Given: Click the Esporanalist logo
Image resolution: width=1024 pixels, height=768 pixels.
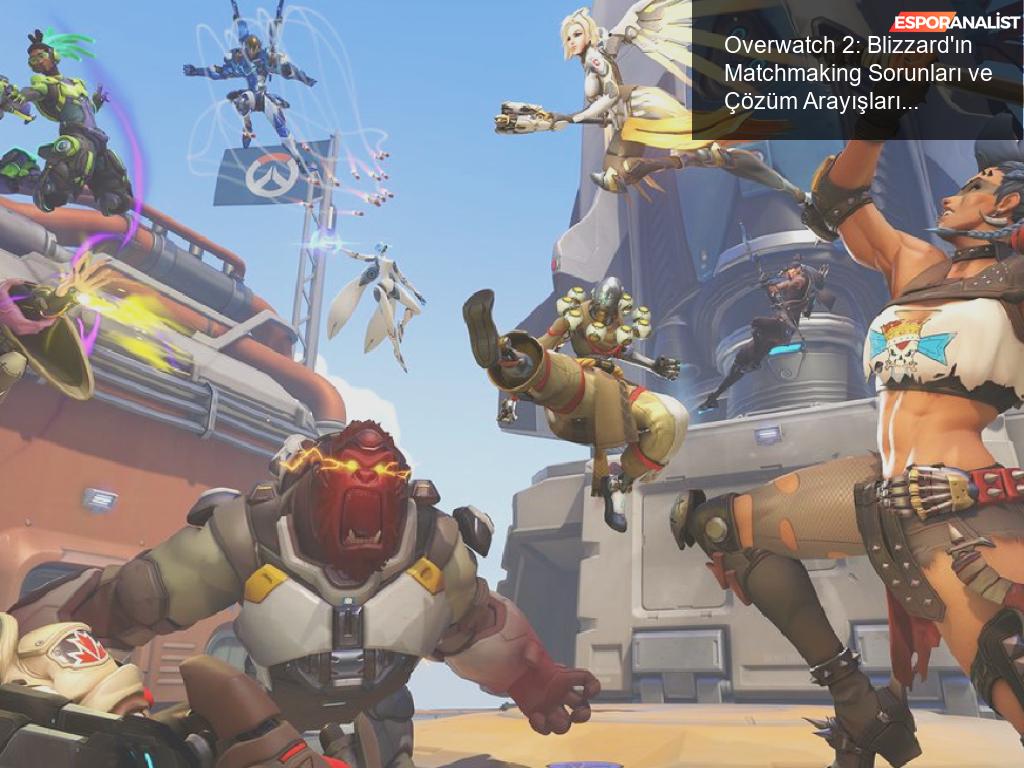Looking at the screenshot, I should (x=957, y=22).
